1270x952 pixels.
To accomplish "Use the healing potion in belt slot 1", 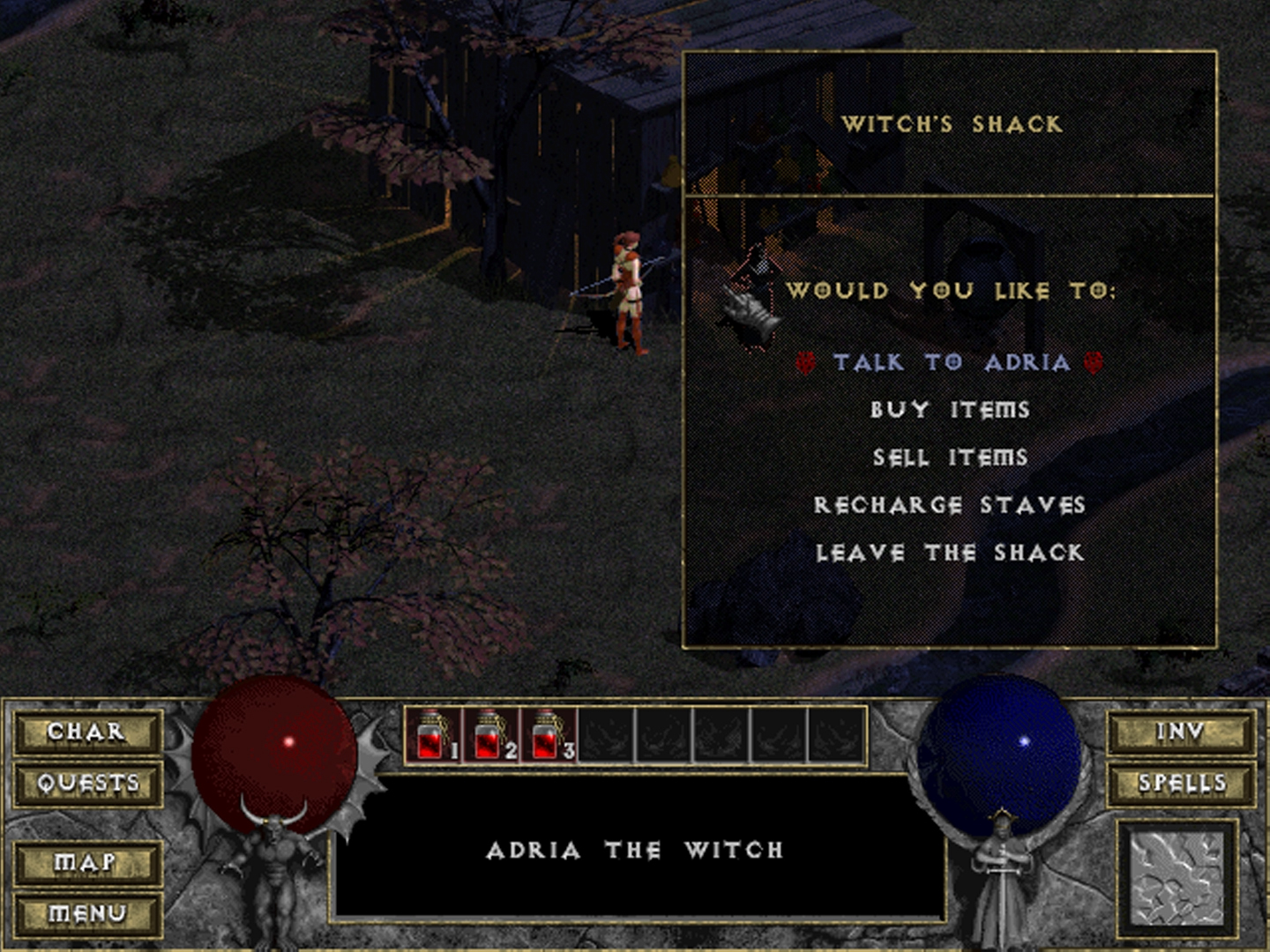I will coord(432,735).
